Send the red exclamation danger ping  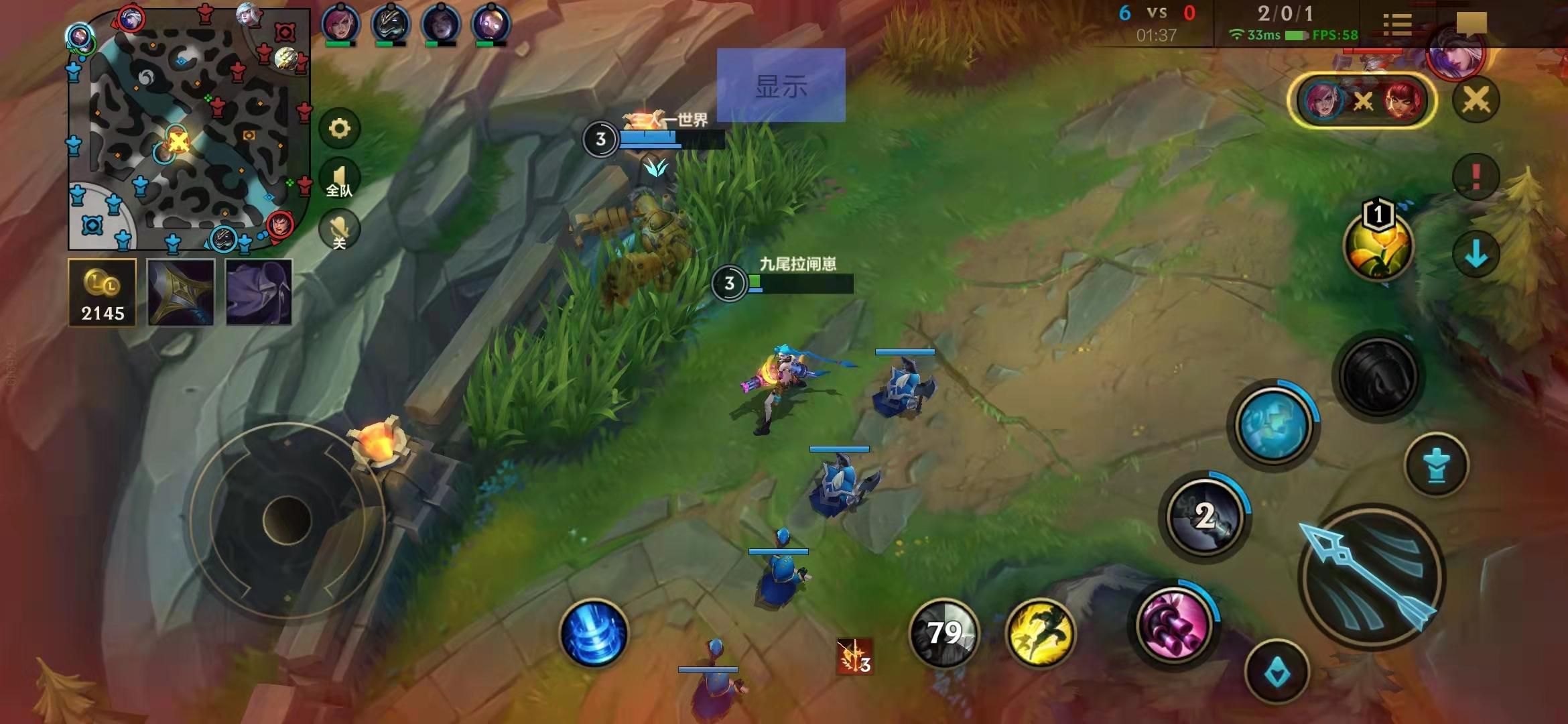coord(1476,176)
